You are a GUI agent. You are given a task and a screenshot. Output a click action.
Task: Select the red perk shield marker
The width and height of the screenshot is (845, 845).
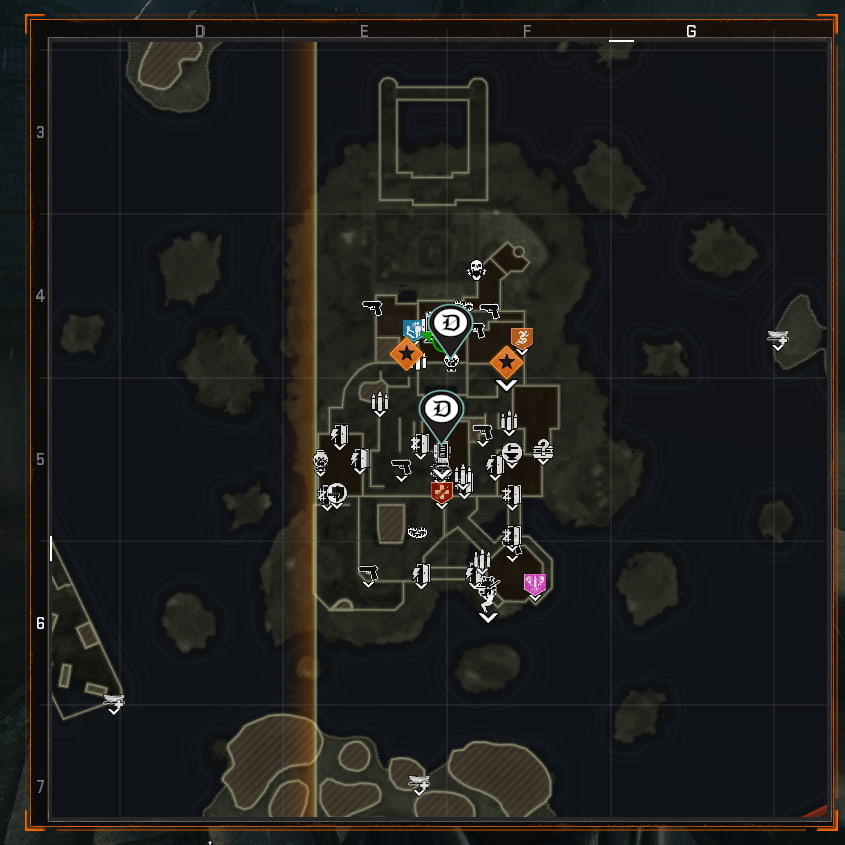click(x=441, y=491)
